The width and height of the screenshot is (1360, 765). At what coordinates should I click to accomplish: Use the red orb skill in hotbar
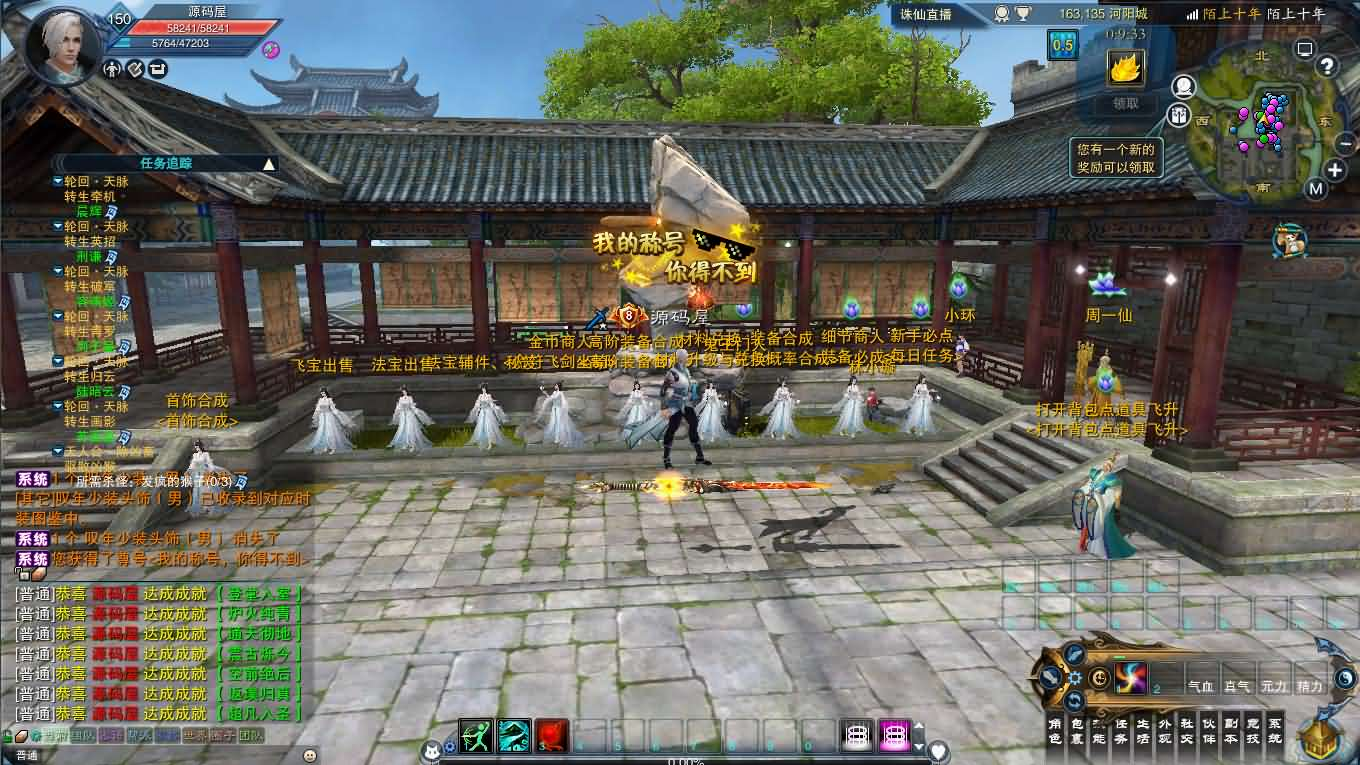[x=551, y=736]
